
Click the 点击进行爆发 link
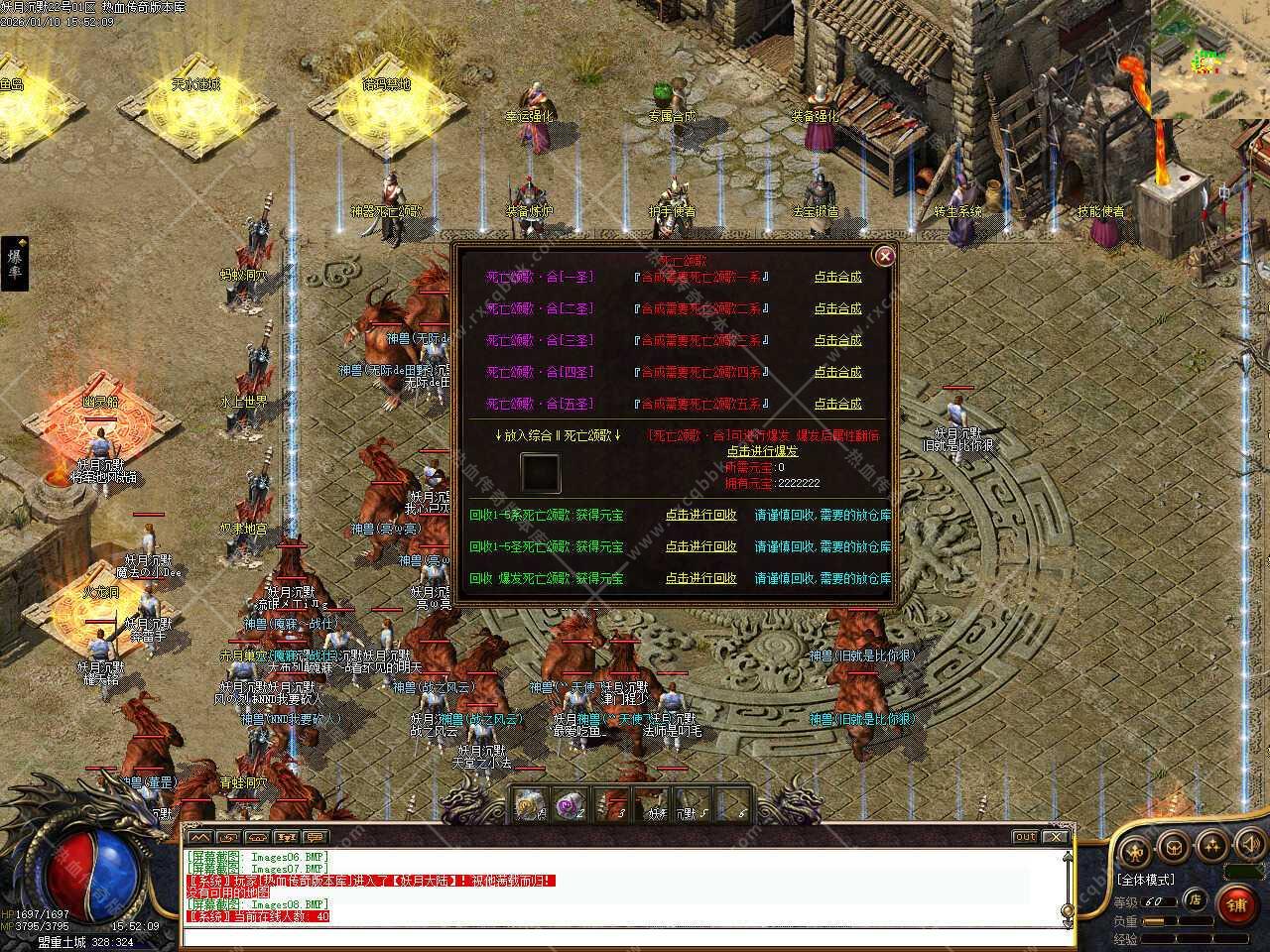pos(762,451)
